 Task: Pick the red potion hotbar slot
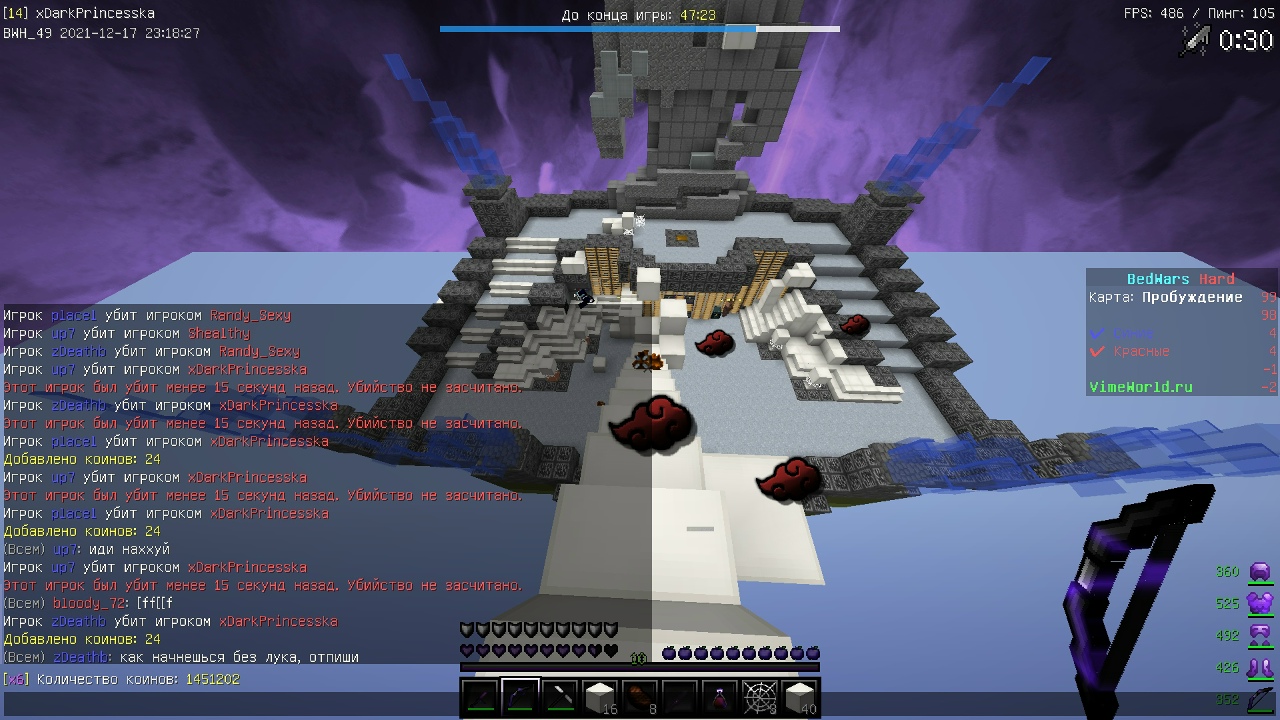pyautogui.click(x=720, y=697)
